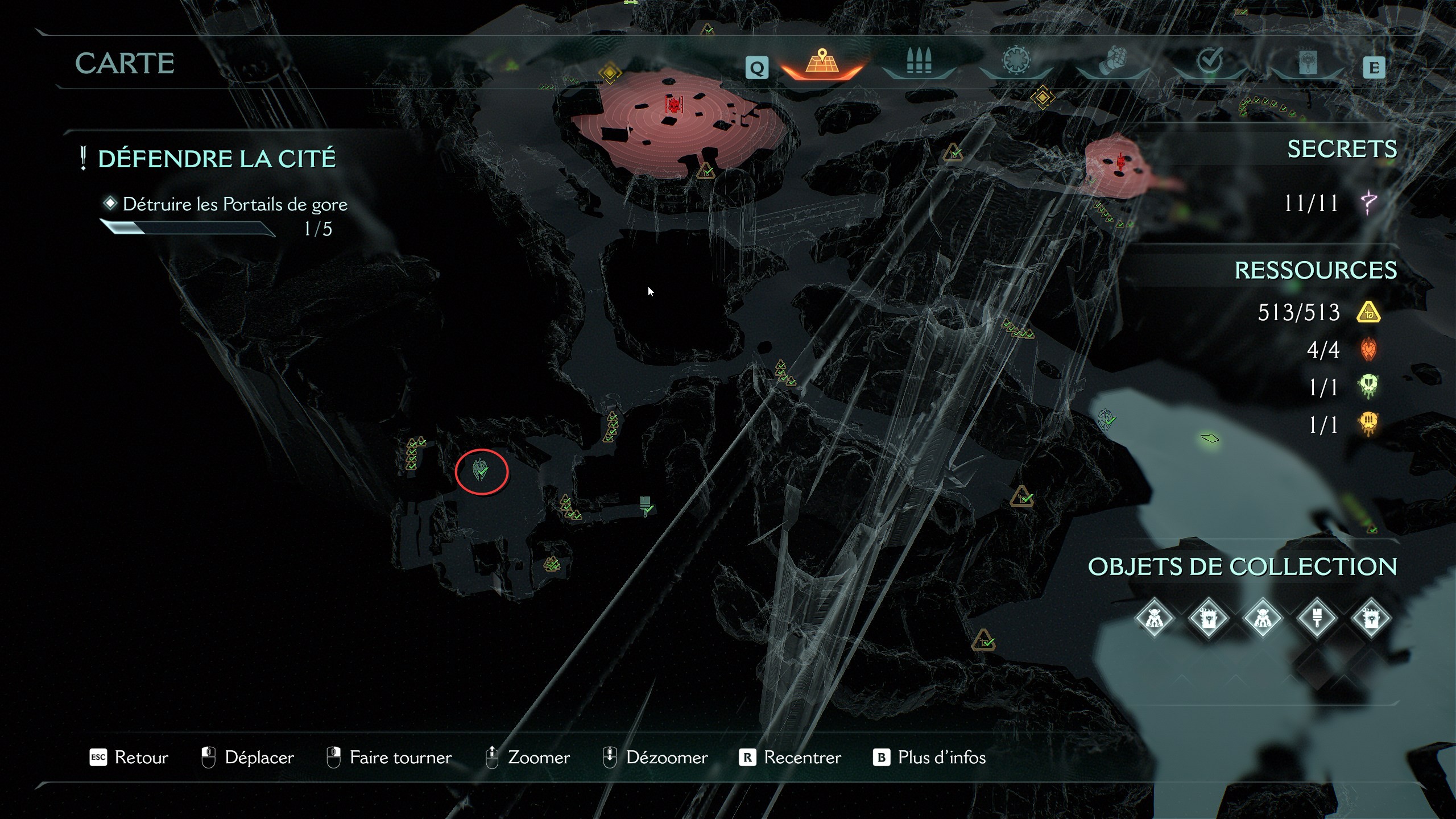Recenter the map with Recentrer
1456x819 pixels.
click(x=791, y=758)
